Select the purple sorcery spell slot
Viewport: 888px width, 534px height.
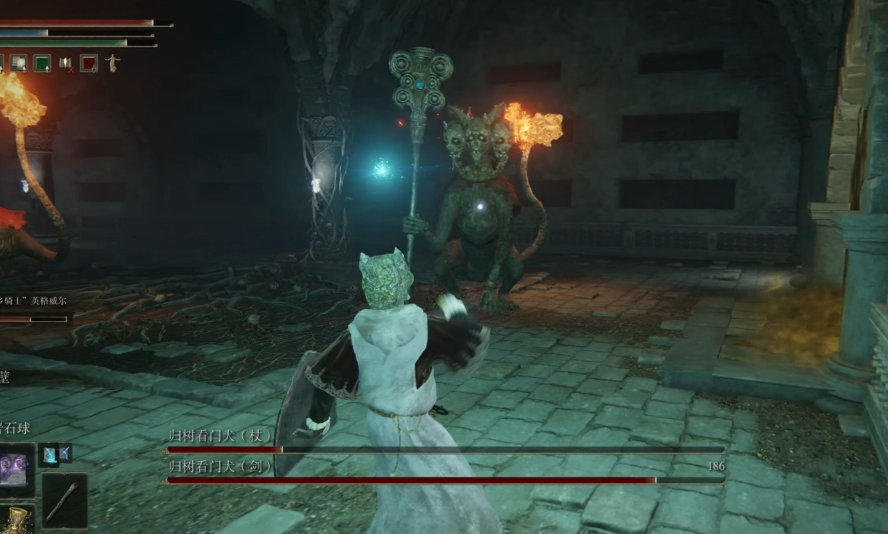(x=15, y=470)
